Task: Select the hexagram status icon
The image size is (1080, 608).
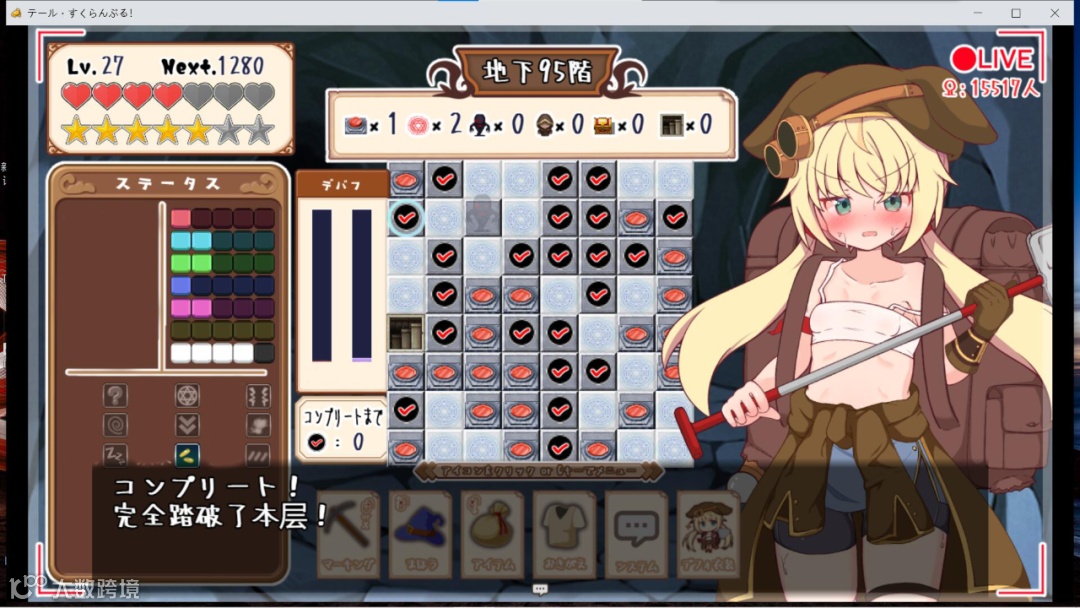Action: 187,395
